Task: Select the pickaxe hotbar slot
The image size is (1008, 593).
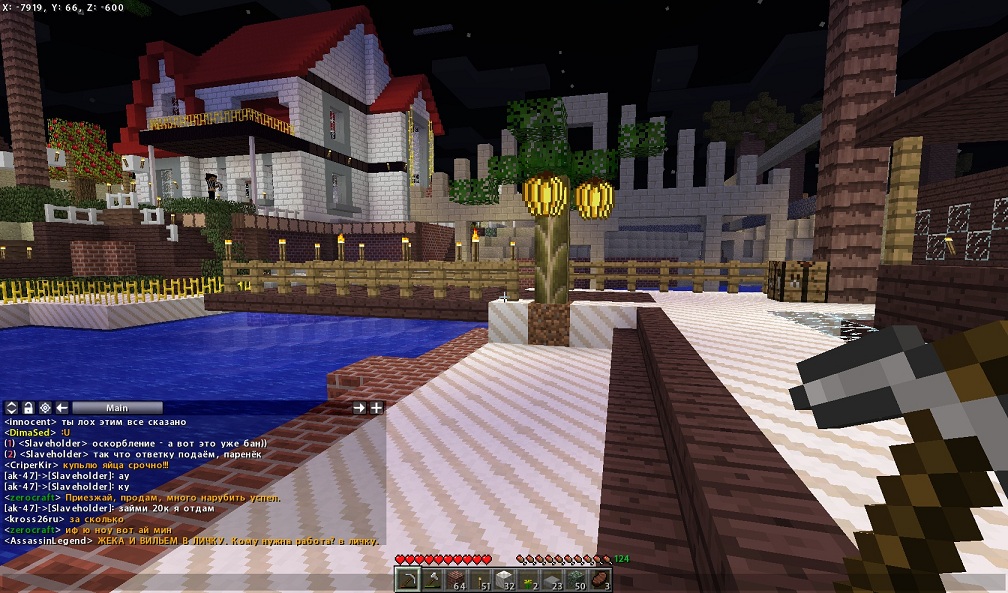Action: coord(408,580)
